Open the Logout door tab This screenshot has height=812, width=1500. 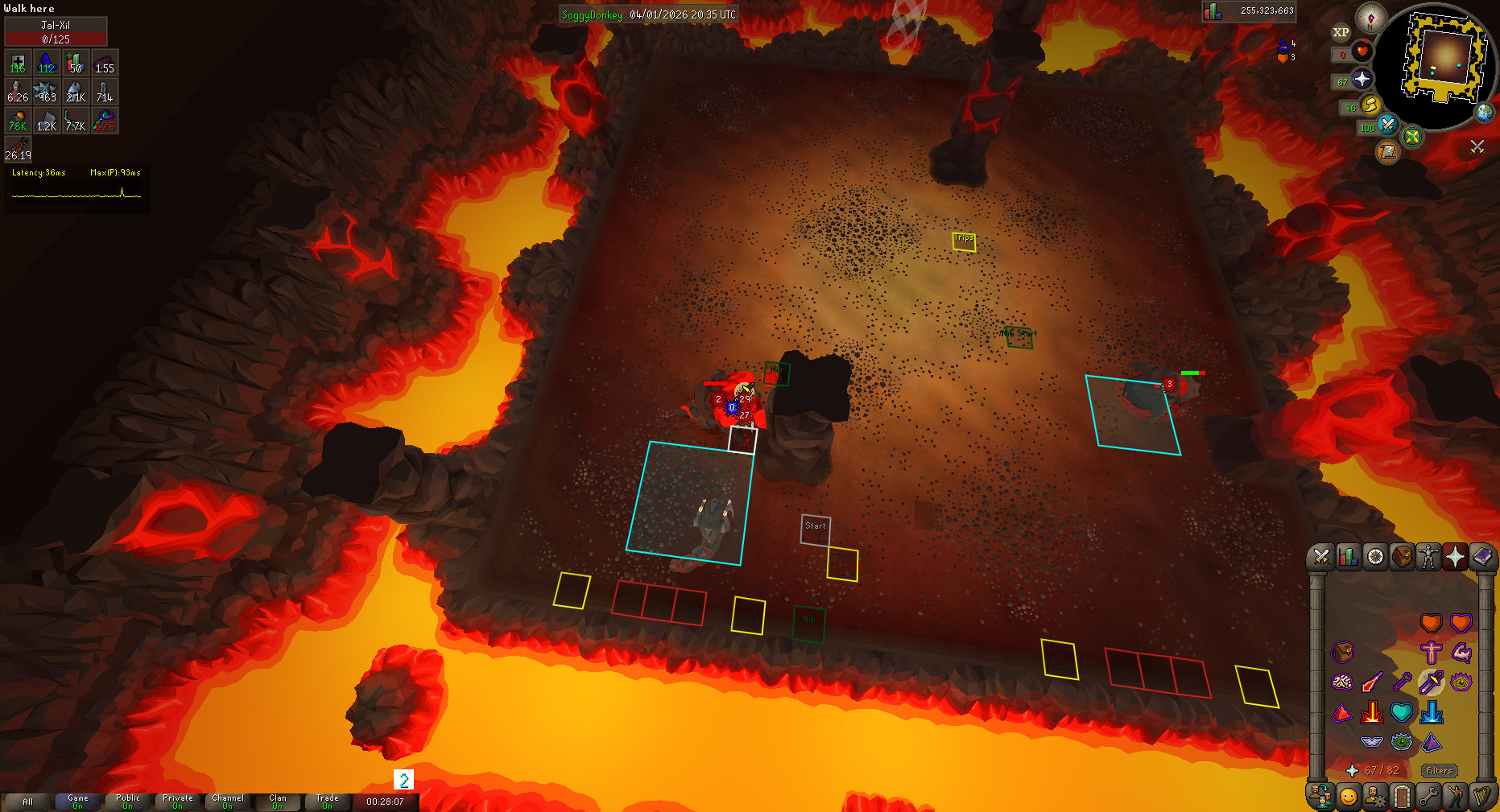[x=1402, y=797]
